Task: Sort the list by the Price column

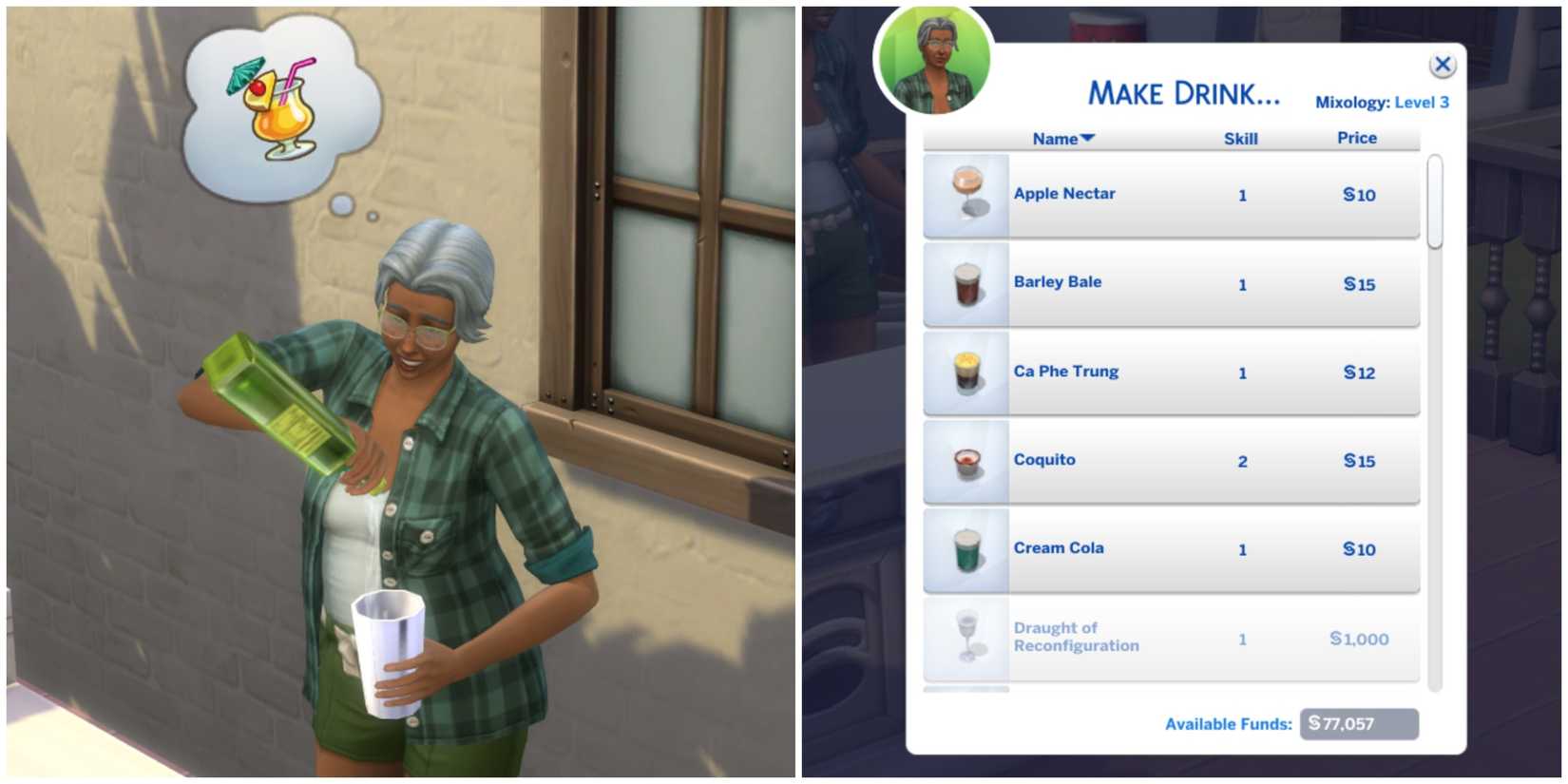Action: coord(1356,139)
